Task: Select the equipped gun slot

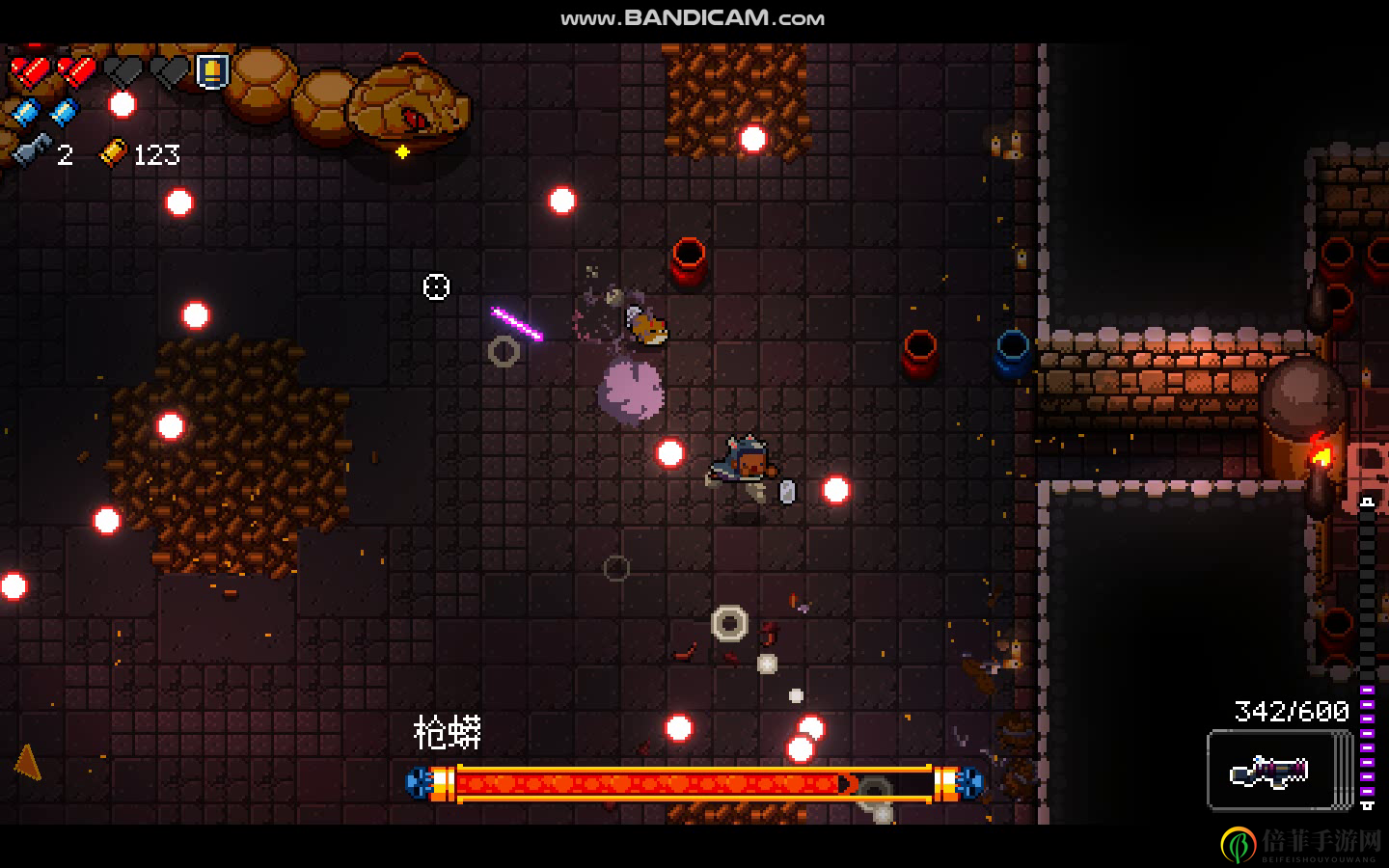Action: (x=1272, y=770)
